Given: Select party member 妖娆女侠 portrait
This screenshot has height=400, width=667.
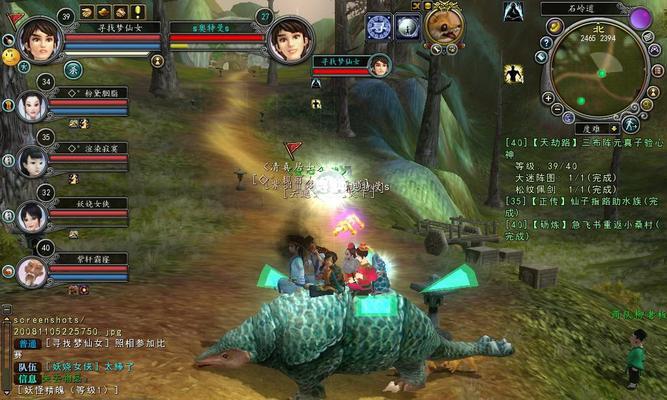Looking at the screenshot, I should coord(30,215).
